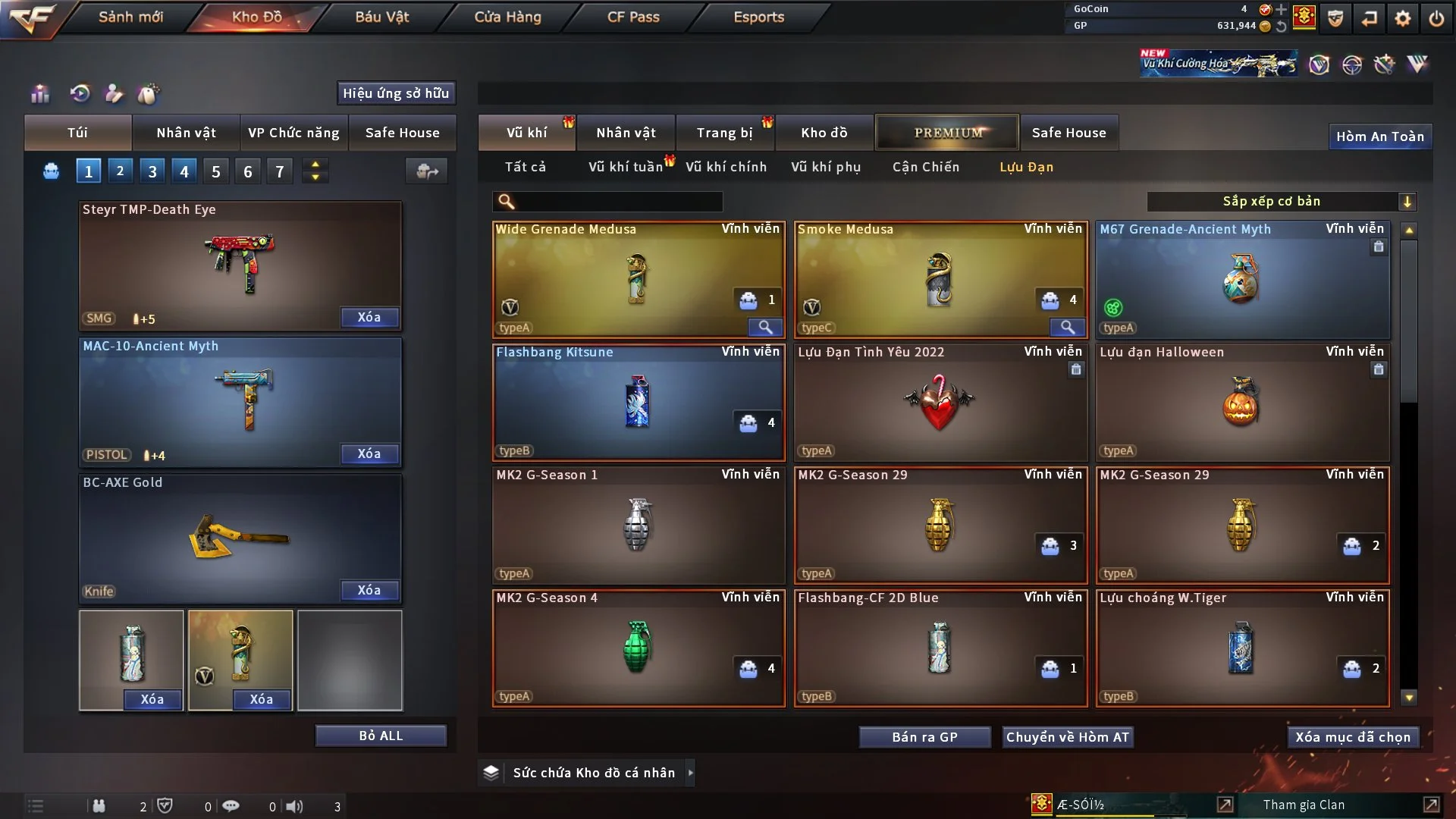Remove BC-AXE Gold using Xóa
Image resolution: width=1456 pixels, height=819 pixels.
coord(369,590)
